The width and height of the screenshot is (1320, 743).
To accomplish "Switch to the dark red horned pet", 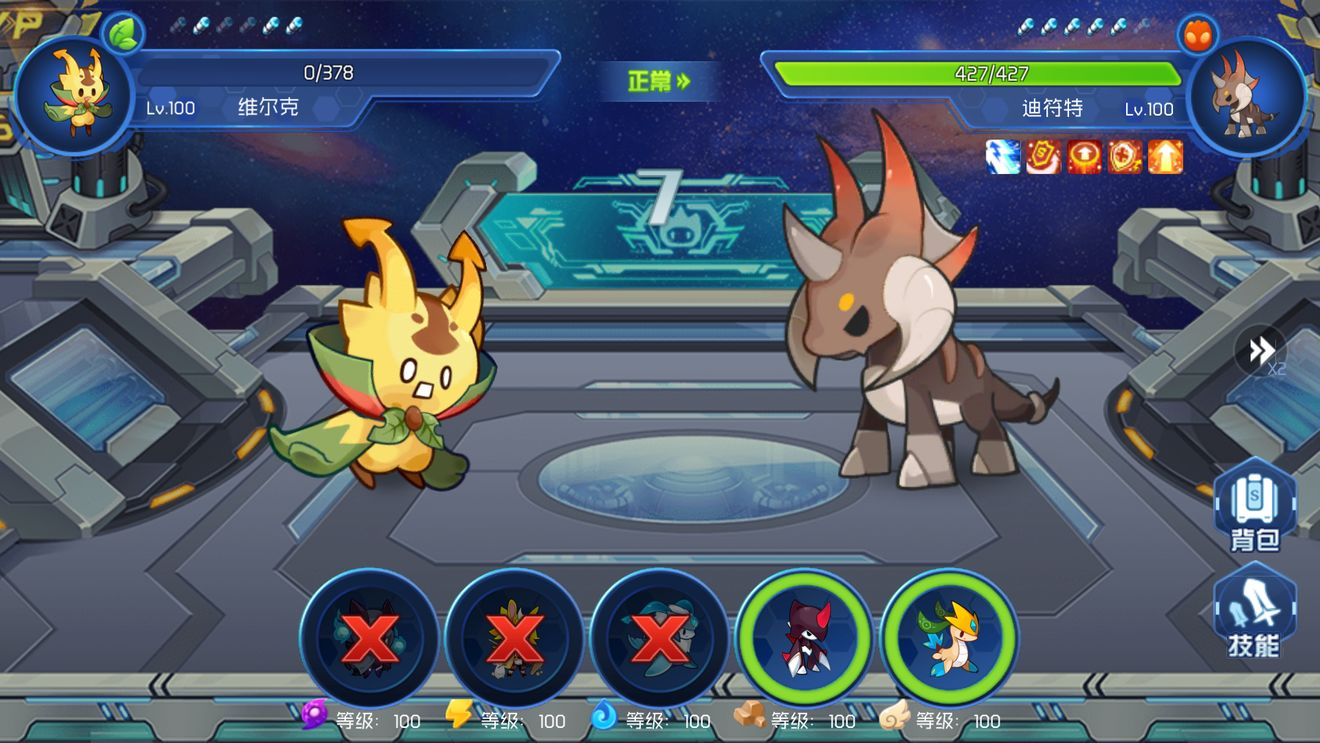I will click(805, 637).
